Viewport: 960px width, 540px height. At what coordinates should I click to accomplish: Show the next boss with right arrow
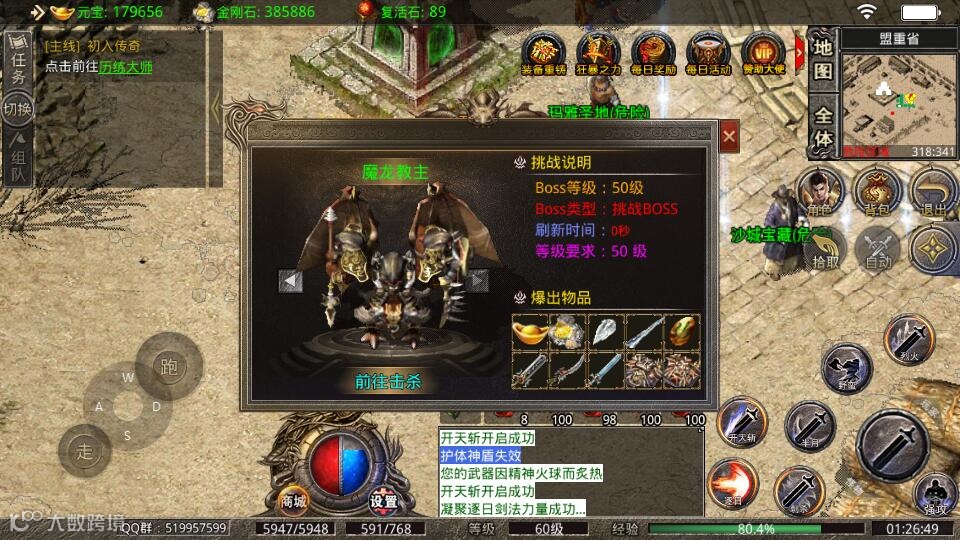pyautogui.click(x=478, y=281)
